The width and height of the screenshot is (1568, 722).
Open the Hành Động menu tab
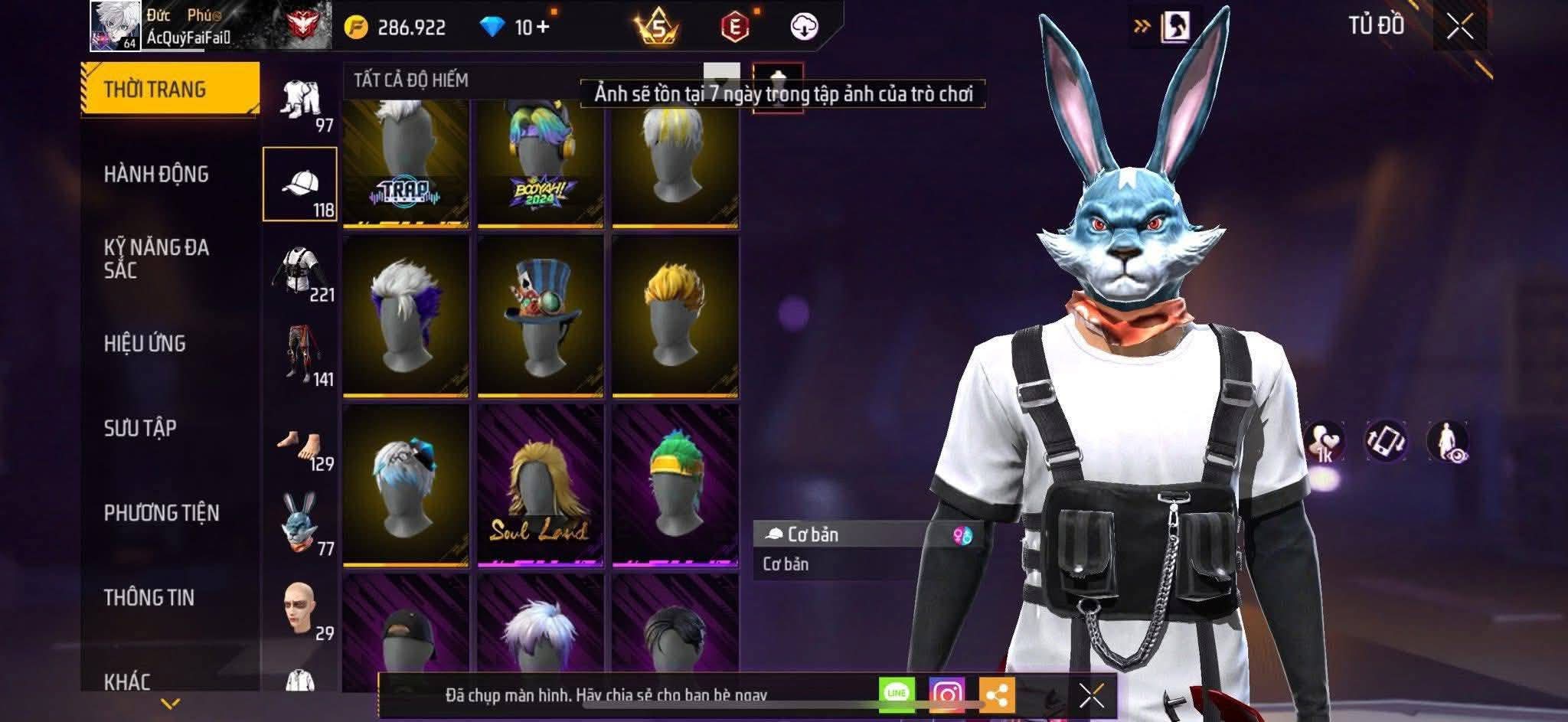(156, 175)
